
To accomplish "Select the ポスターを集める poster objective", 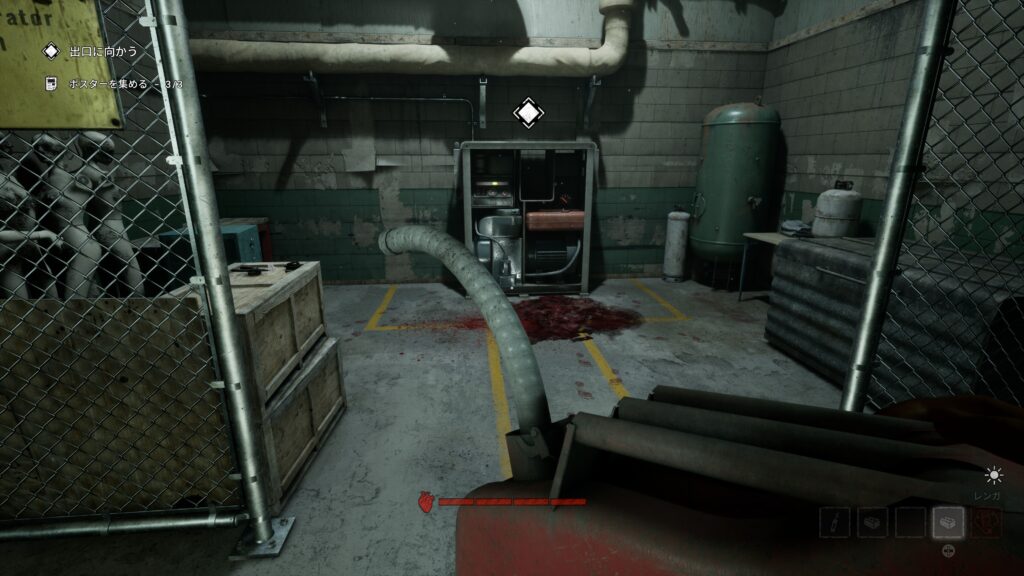I will [x=110, y=84].
